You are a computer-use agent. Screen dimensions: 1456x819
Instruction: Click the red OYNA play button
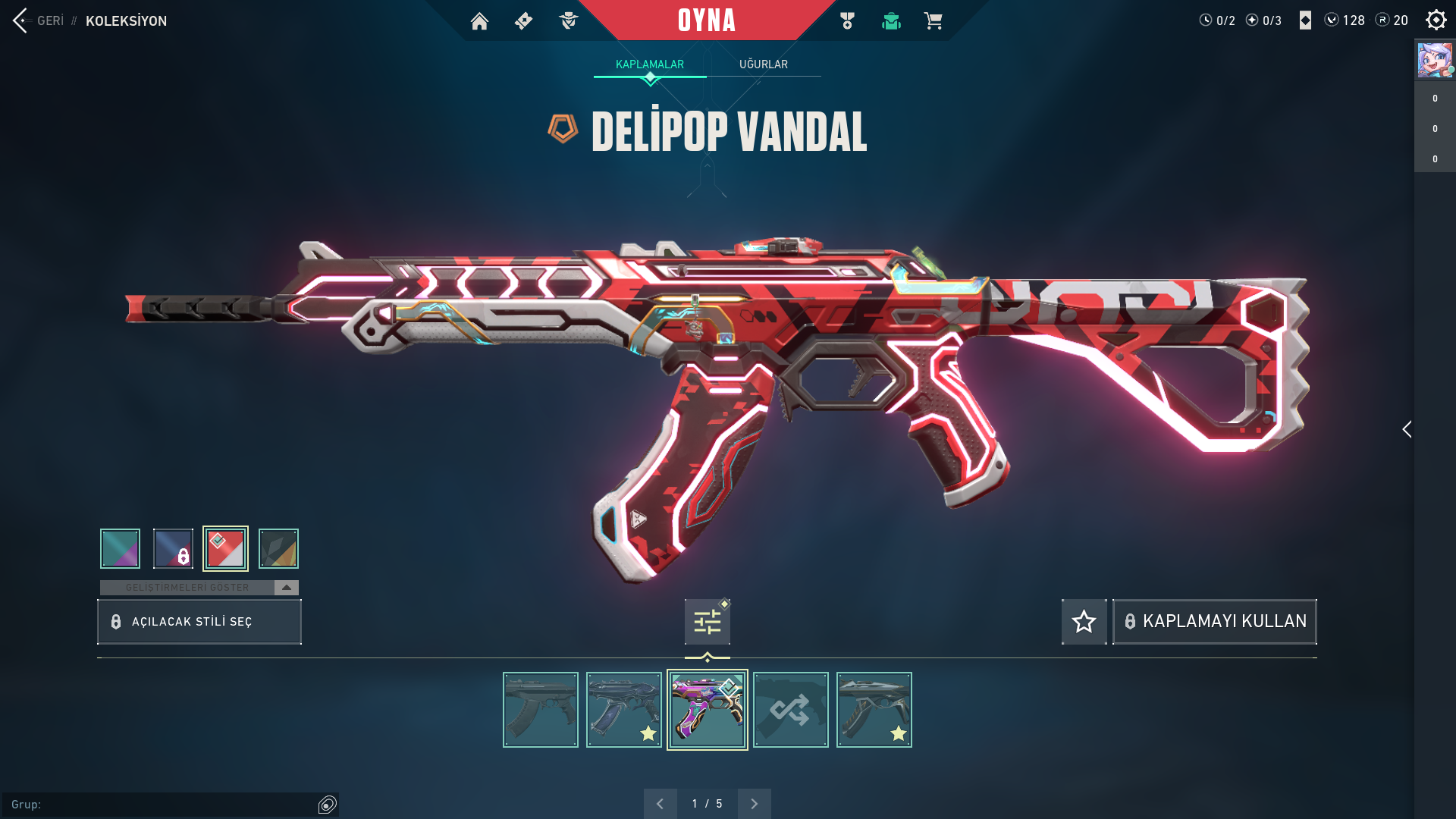(706, 20)
